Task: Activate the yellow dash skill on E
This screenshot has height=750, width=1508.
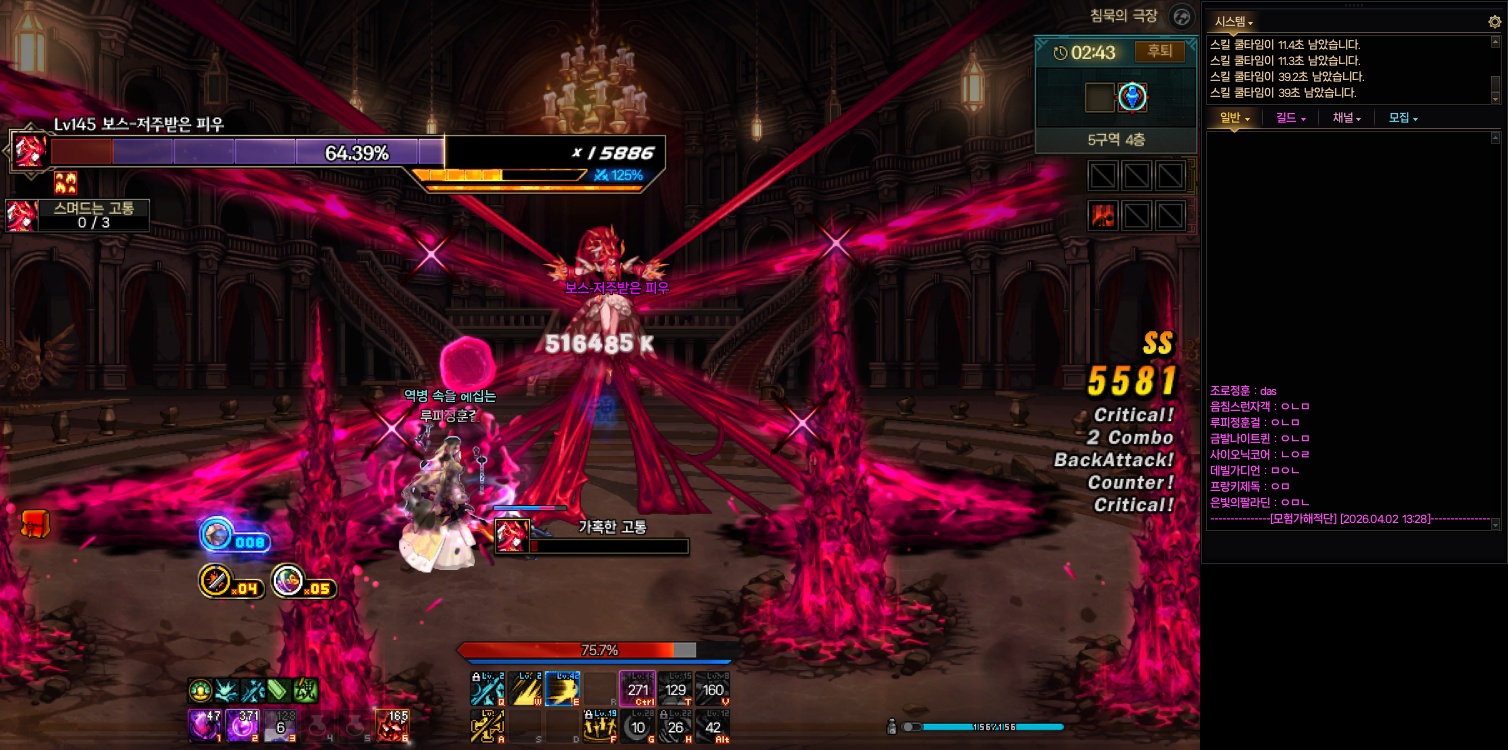Action: [563, 689]
